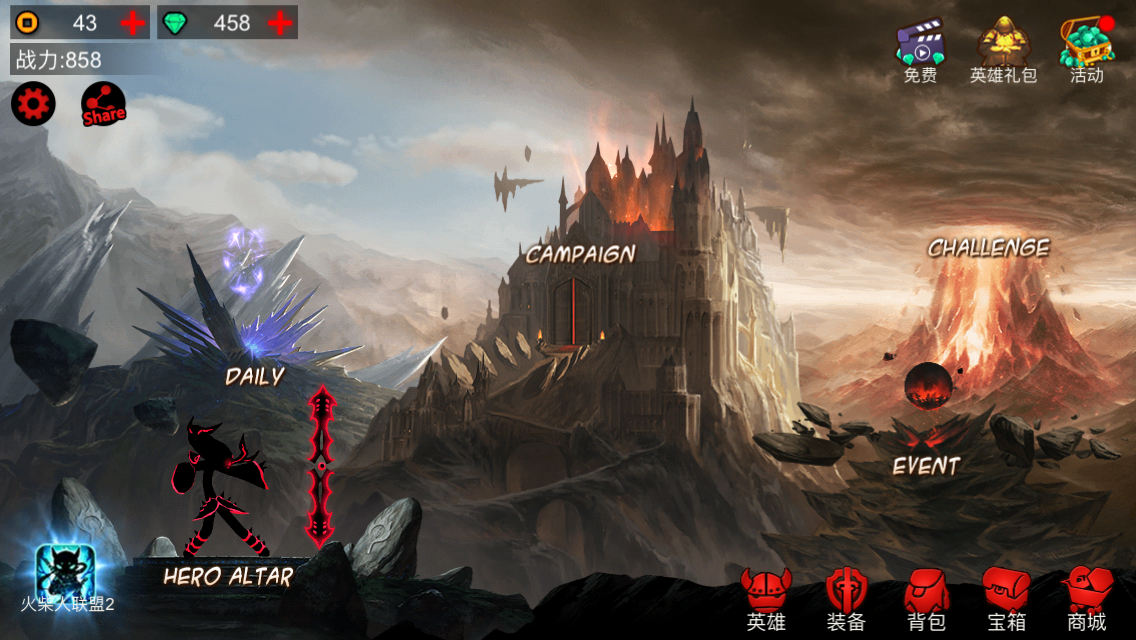1136x640 pixels.
Task: Buy more green gems with the plus button
Action: click(281, 22)
